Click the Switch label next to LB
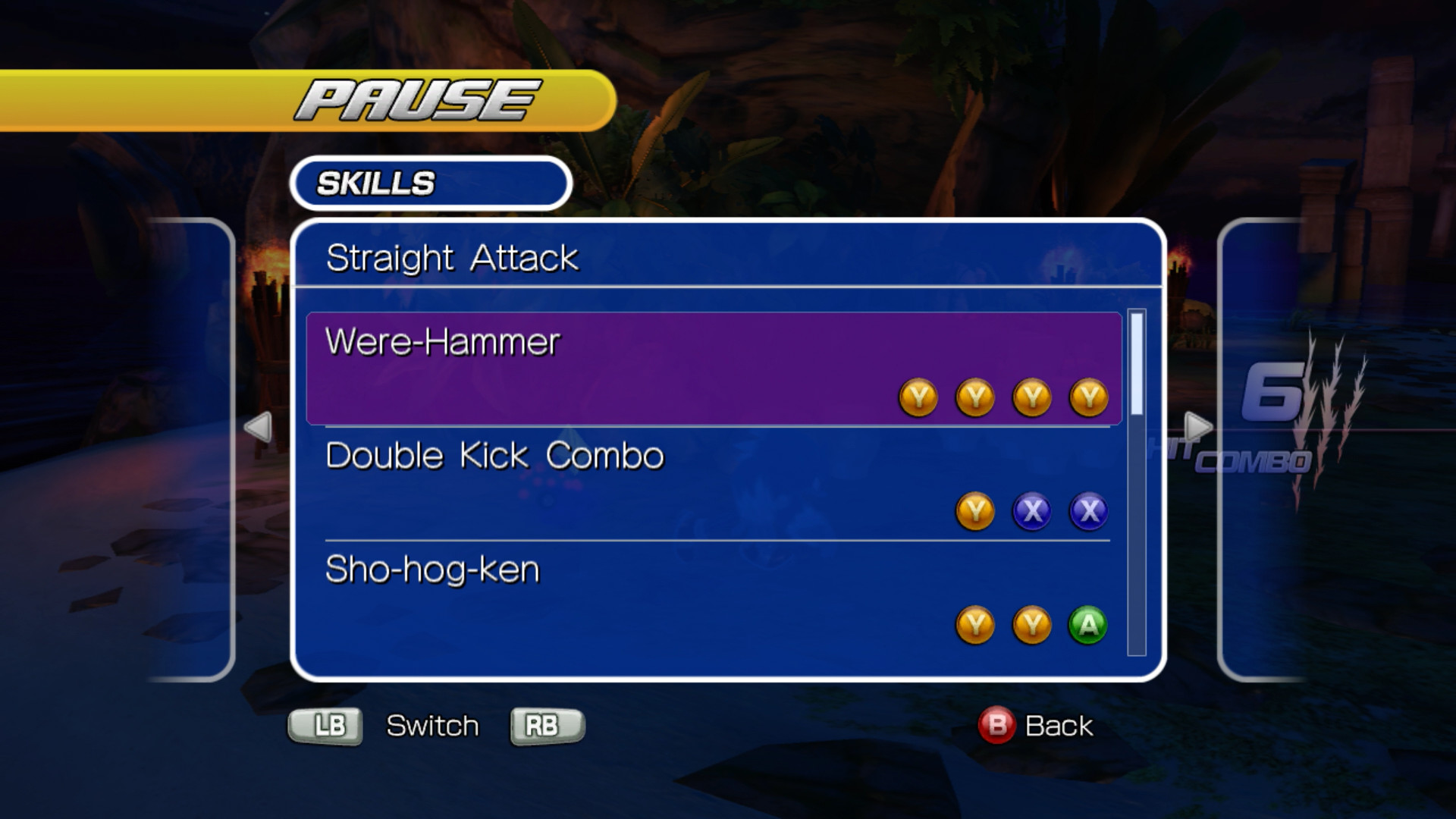This screenshot has height=819, width=1456. (x=431, y=725)
